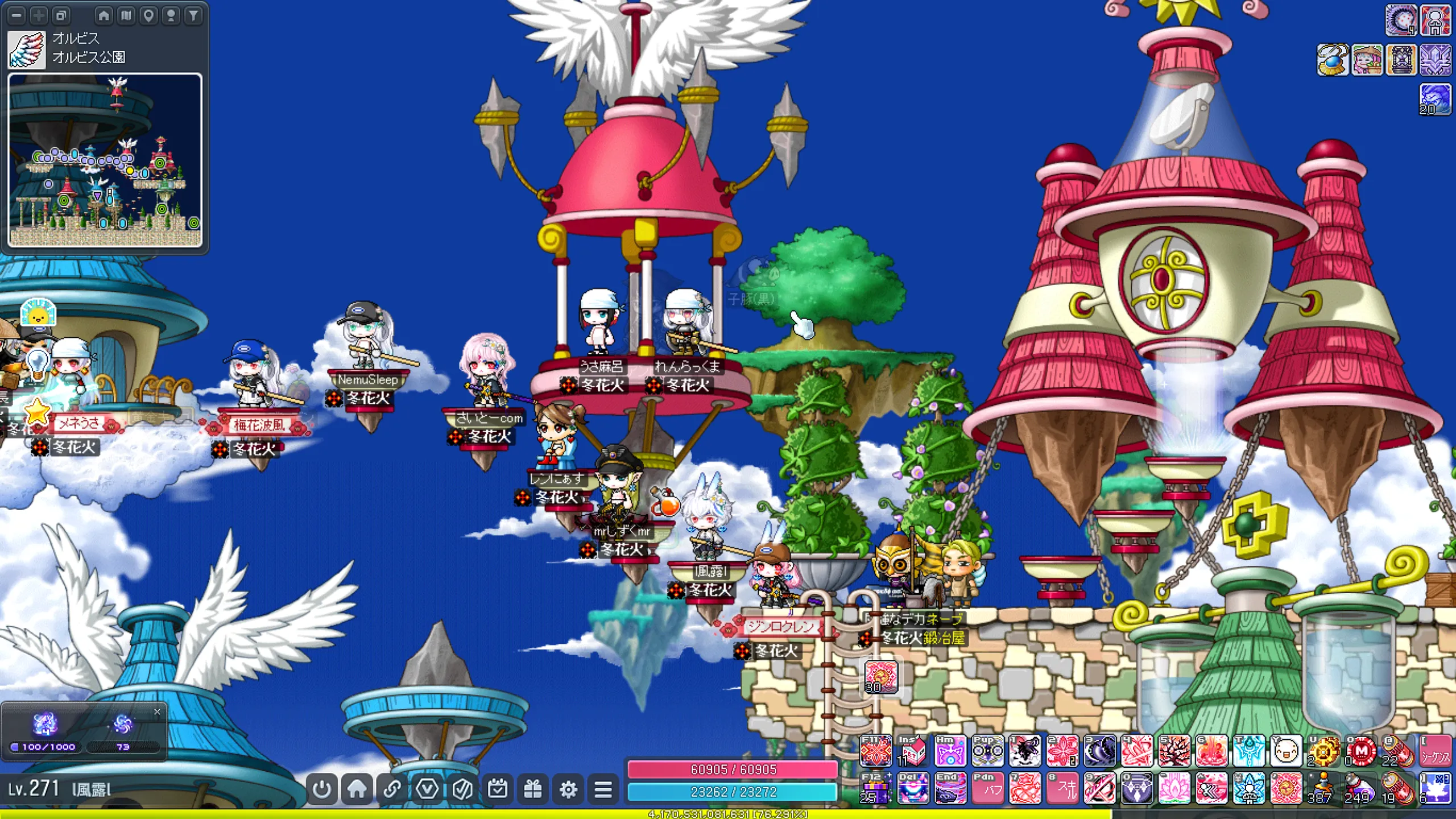Use the red M coin item slot
The width and height of the screenshot is (1456, 819).
(x=1360, y=751)
